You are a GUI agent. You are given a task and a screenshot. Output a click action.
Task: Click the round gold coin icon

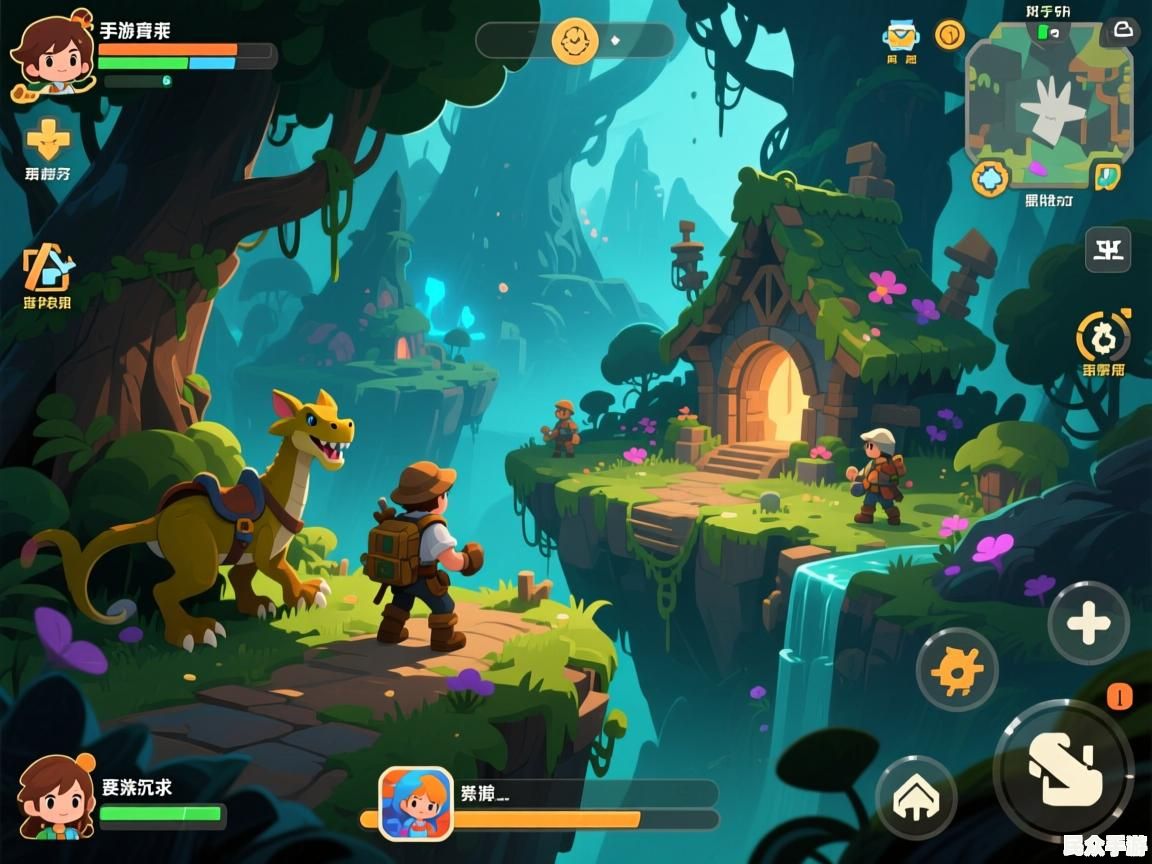pyautogui.click(x=949, y=35)
